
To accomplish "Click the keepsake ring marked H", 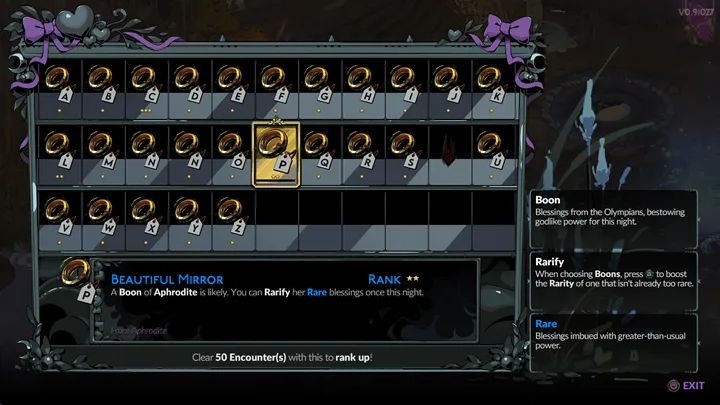I will point(361,83).
